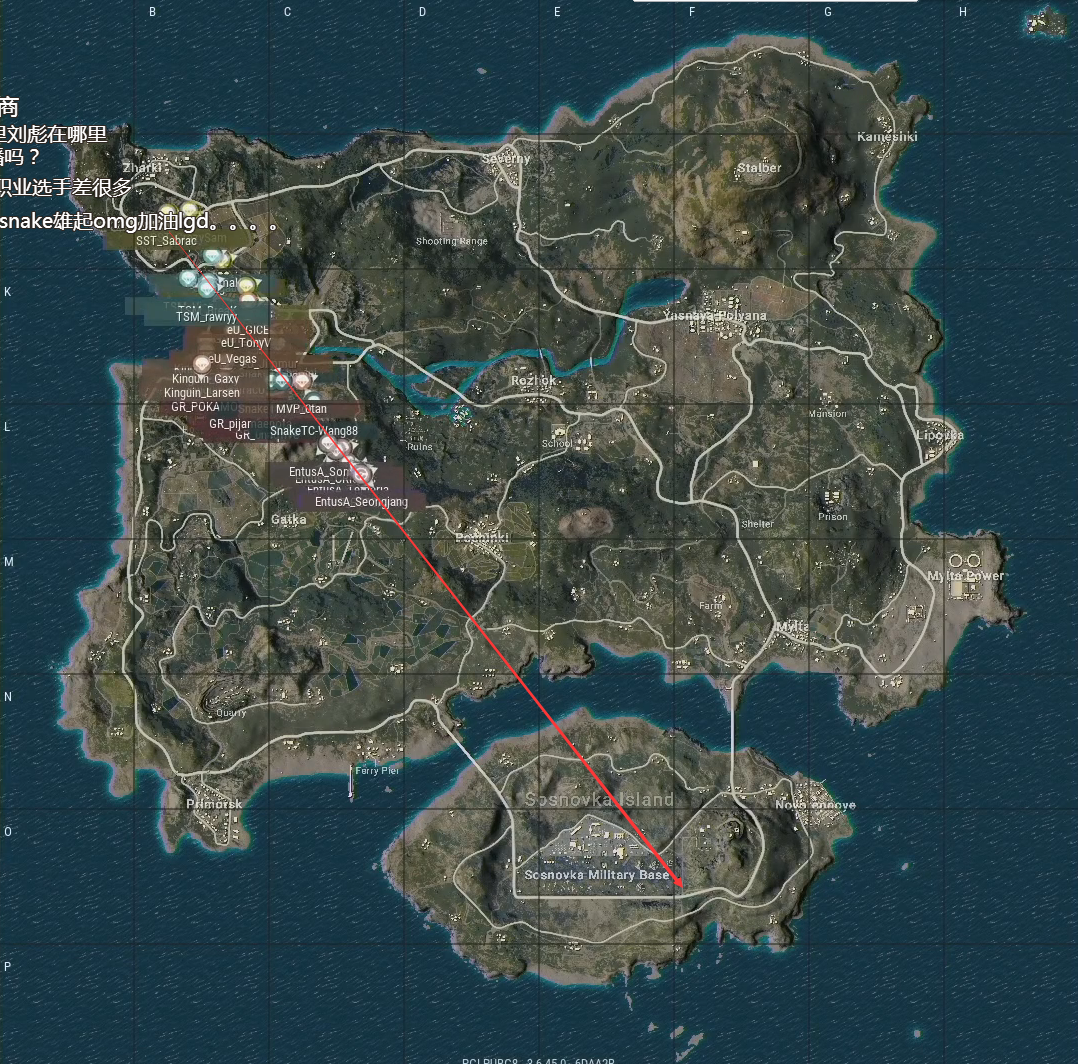Click the eU_TonyV player label
Viewport: 1078px width, 1064px height.
(246, 343)
